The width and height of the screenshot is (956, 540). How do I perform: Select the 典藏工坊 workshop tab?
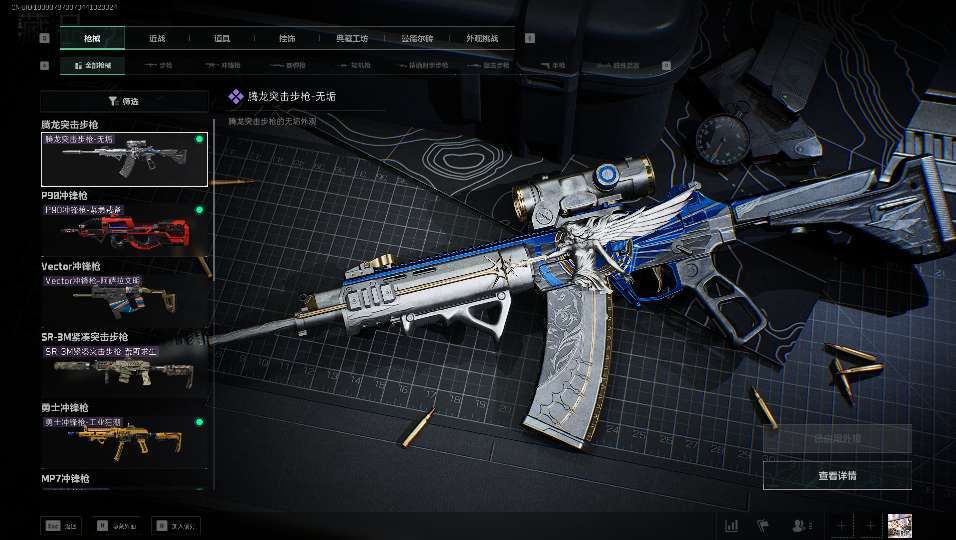[352, 39]
